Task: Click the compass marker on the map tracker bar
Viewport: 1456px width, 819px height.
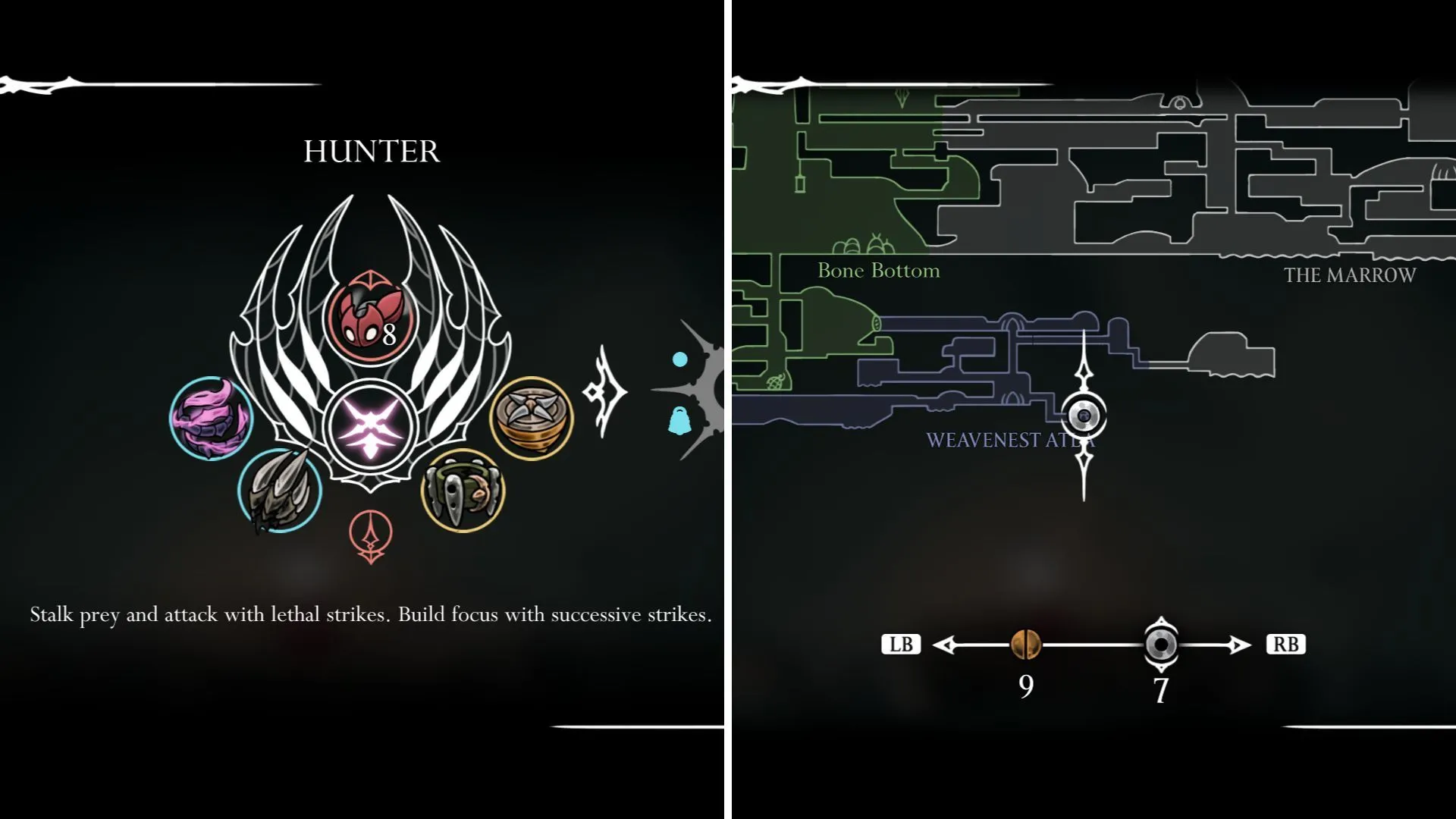Action: coord(1160,645)
